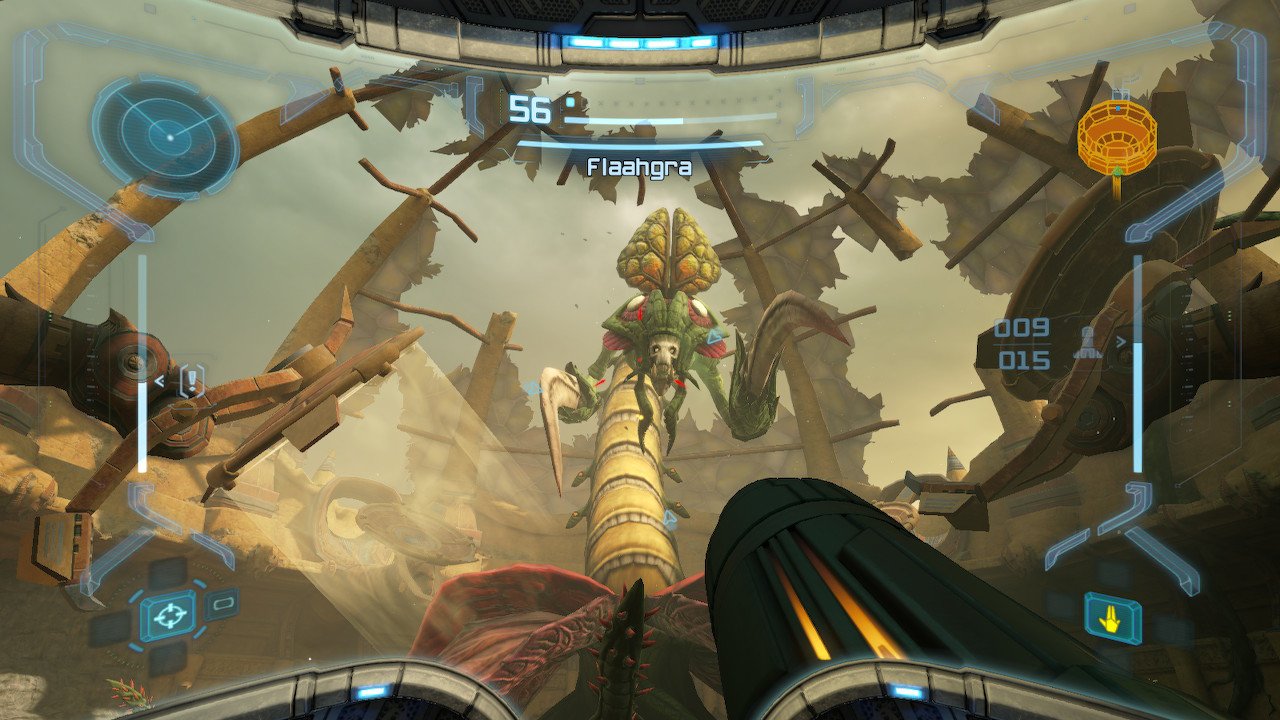Click the Flaahgra boss name label
The image size is (1280, 720).
click(639, 168)
